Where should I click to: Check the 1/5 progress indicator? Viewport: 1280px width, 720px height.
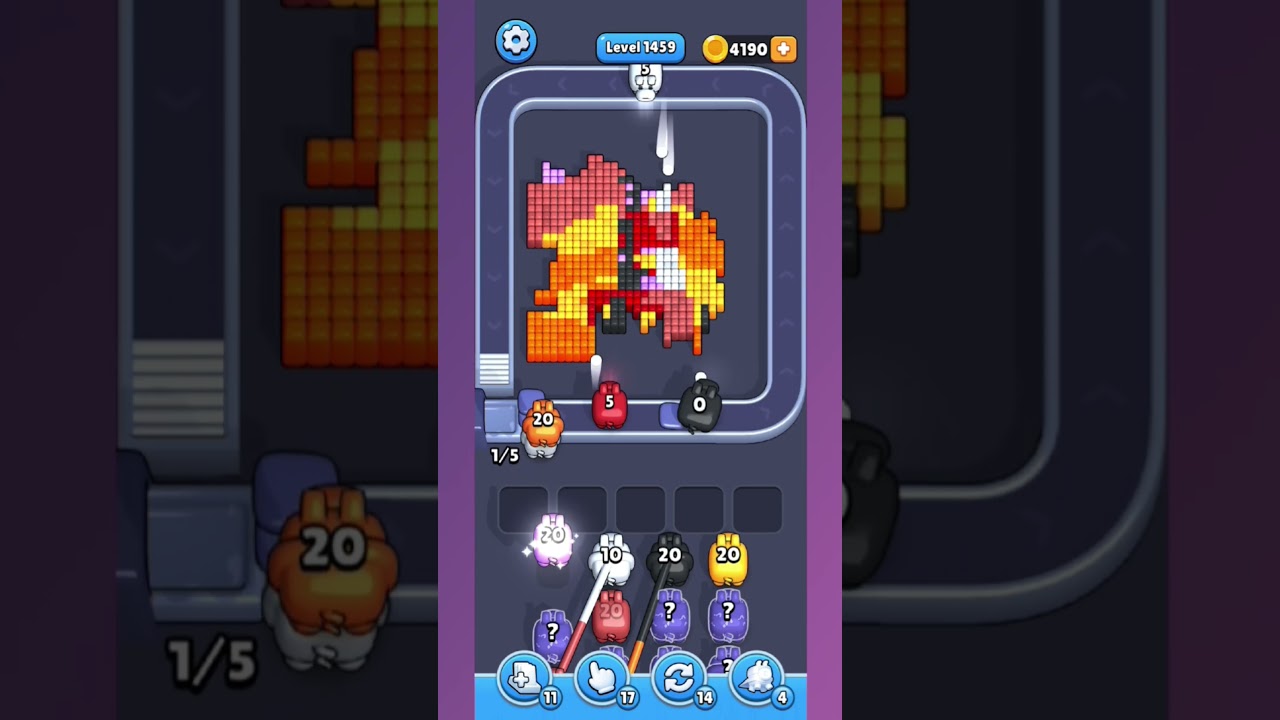tap(502, 456)
